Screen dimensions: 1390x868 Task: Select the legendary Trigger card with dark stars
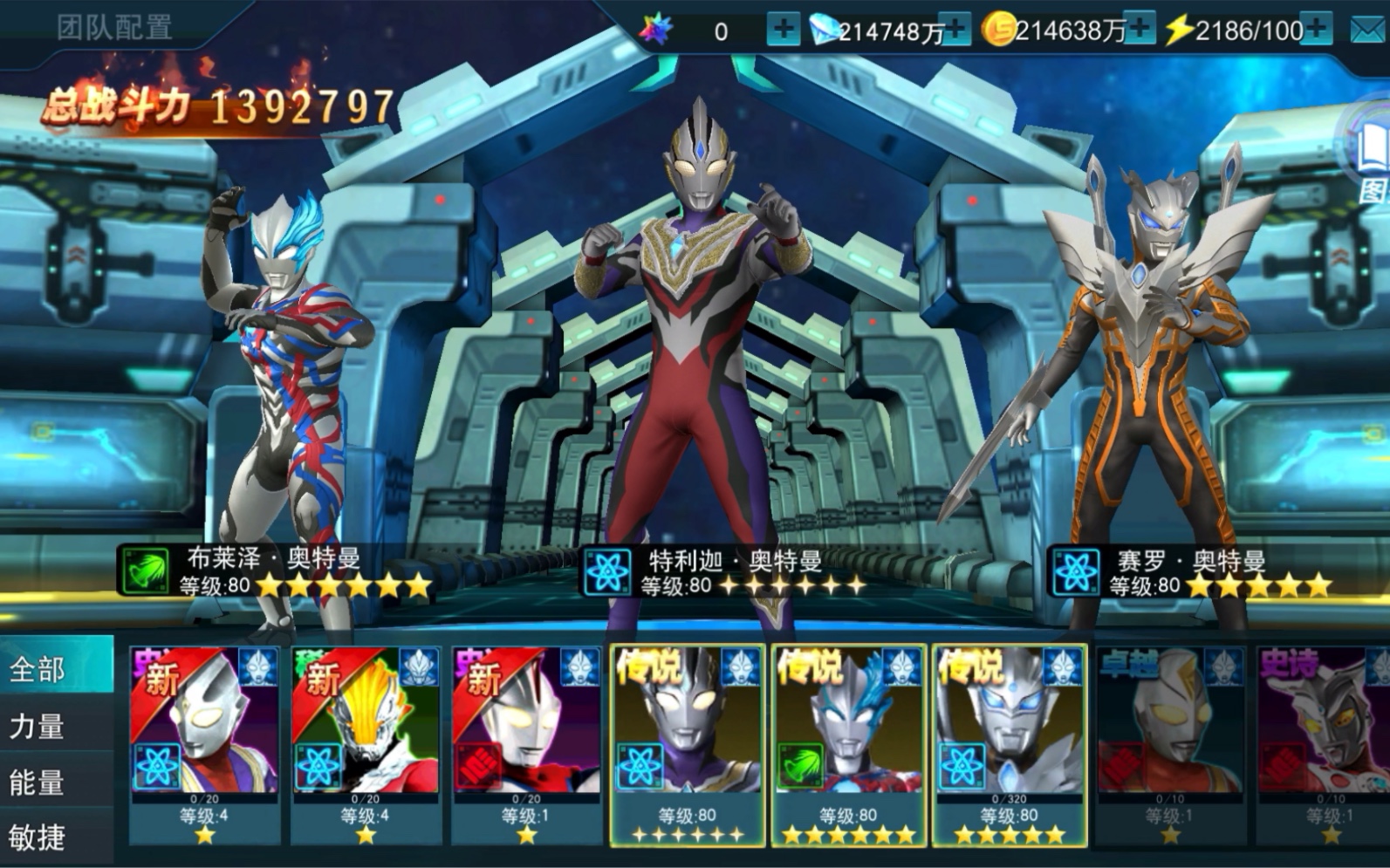688,746
